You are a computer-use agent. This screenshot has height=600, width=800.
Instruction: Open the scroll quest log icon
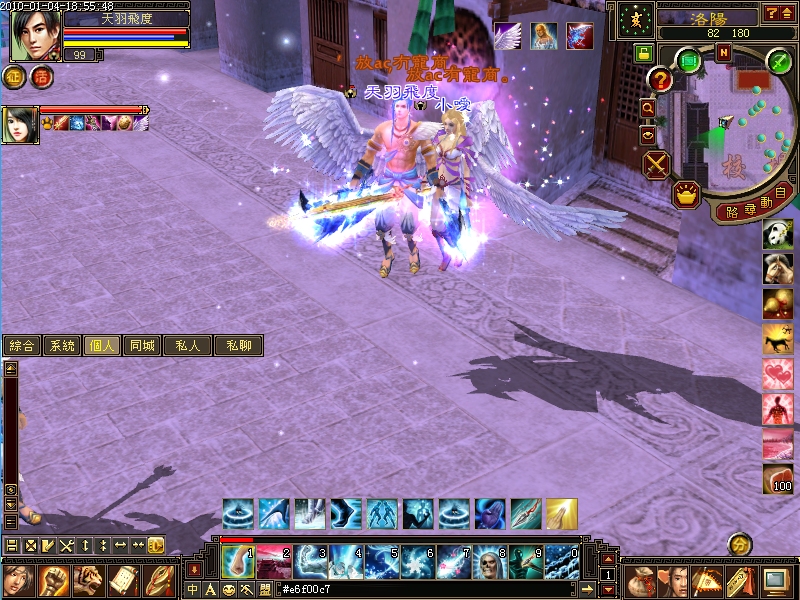(x=123, y=581)
